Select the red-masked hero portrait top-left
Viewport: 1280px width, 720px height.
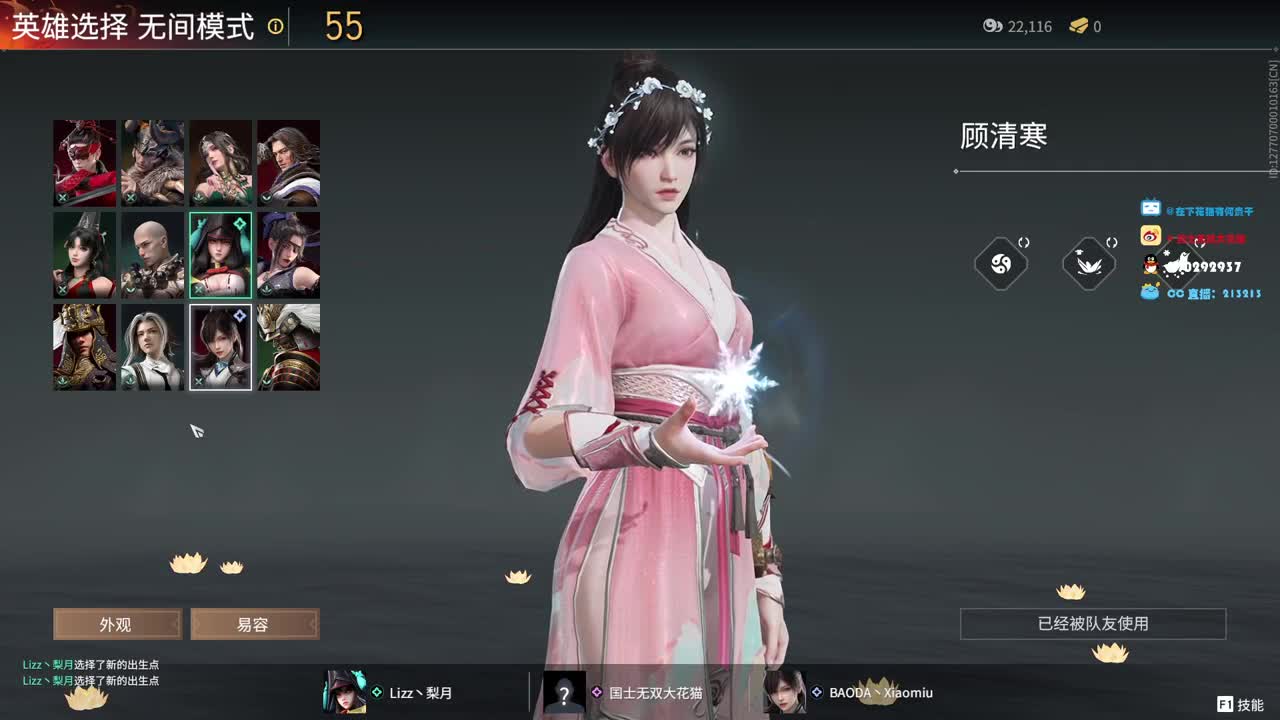84,161
